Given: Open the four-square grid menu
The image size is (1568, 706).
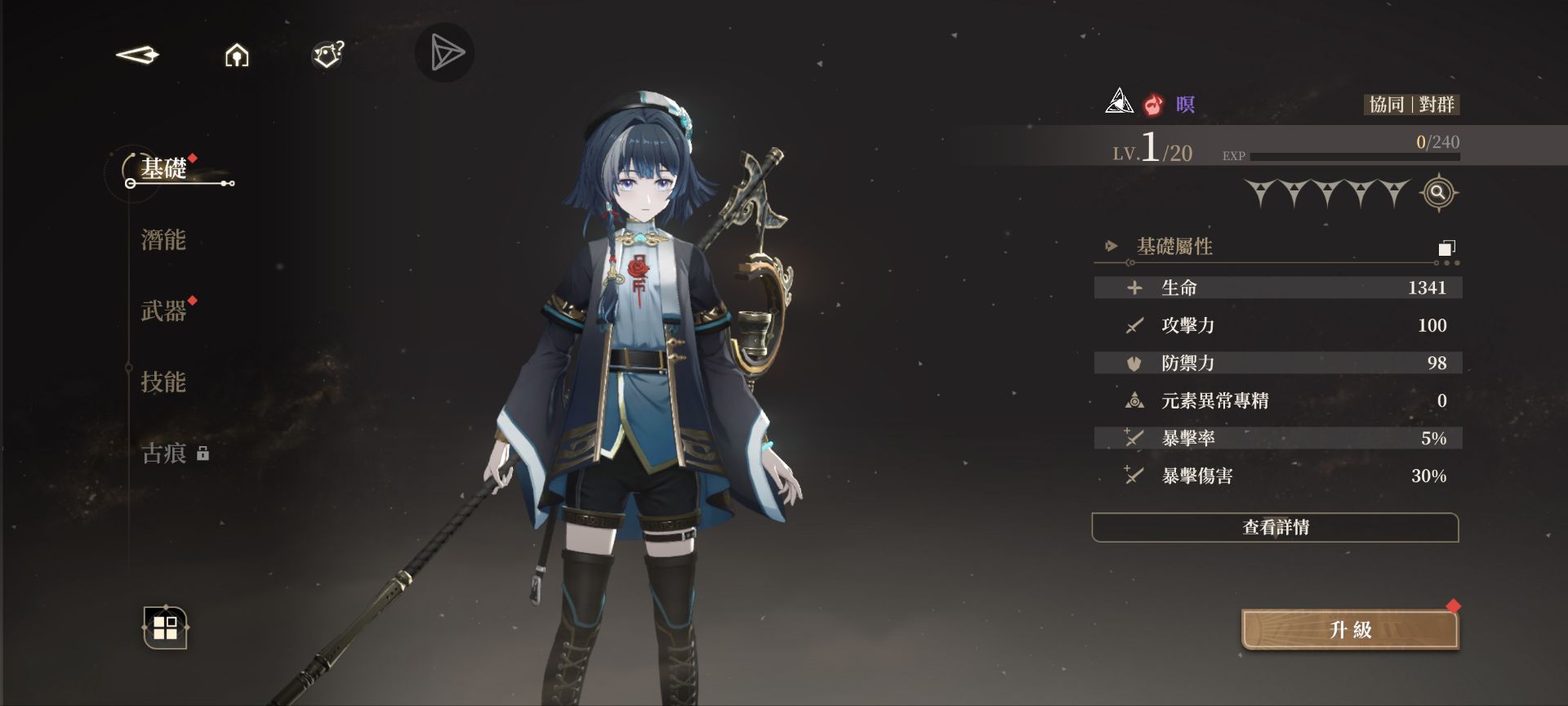Looking at the screenshot, I should click(x=166, y=628).
